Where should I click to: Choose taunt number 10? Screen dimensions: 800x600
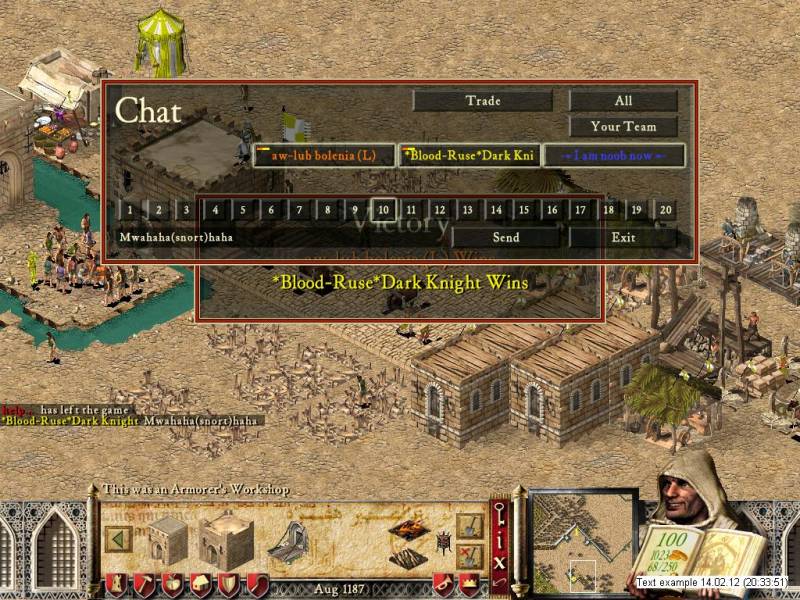(x=383, y=210)
